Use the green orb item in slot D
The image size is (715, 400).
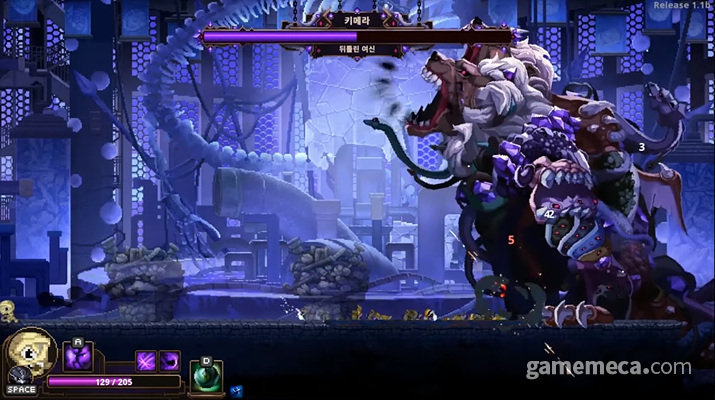[206, 377]
